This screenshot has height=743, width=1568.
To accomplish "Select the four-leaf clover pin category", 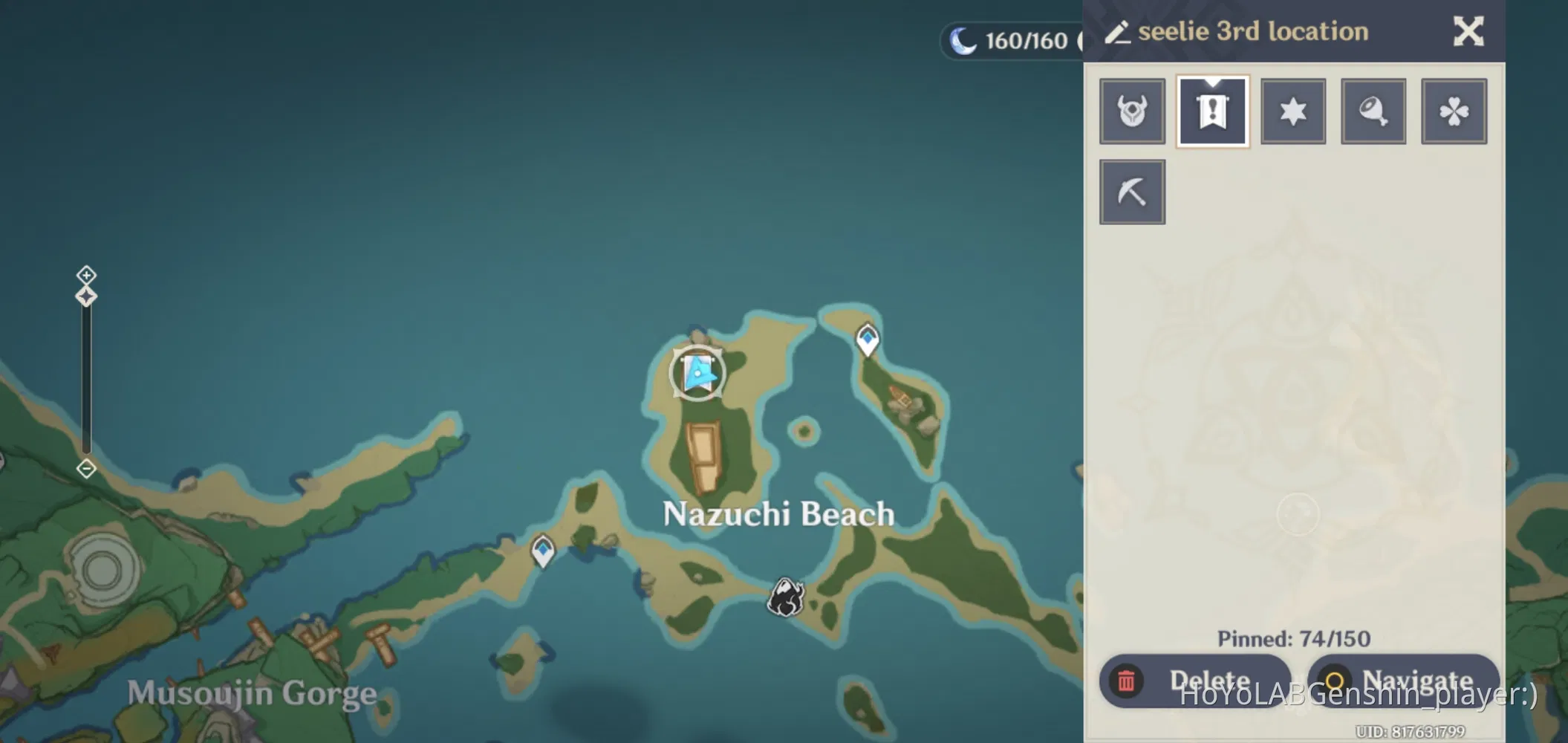I will (1453, 111).
